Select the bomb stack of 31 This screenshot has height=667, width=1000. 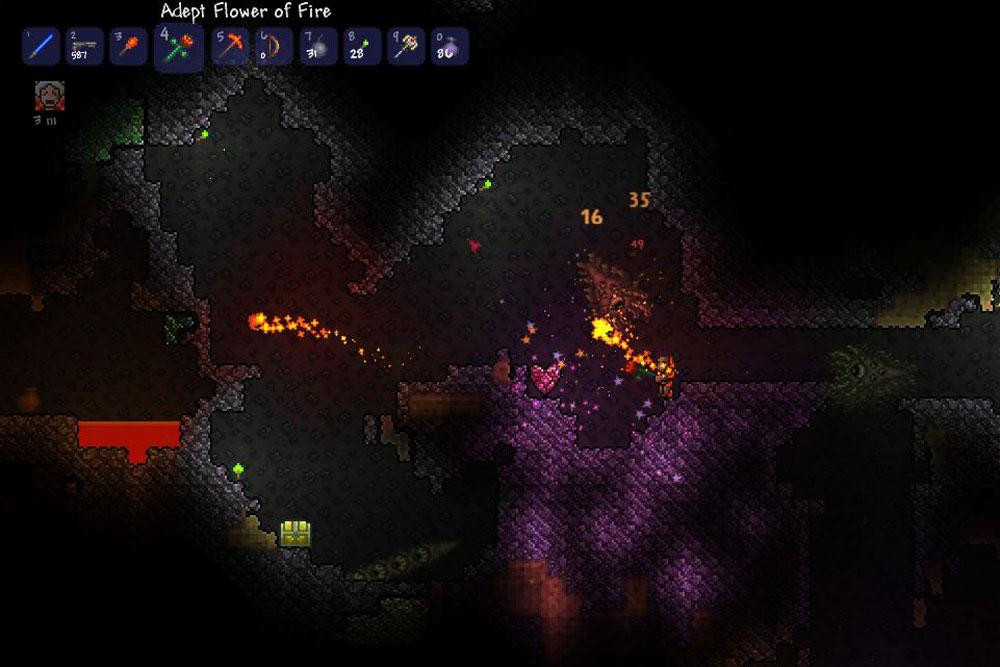(317, 46)
